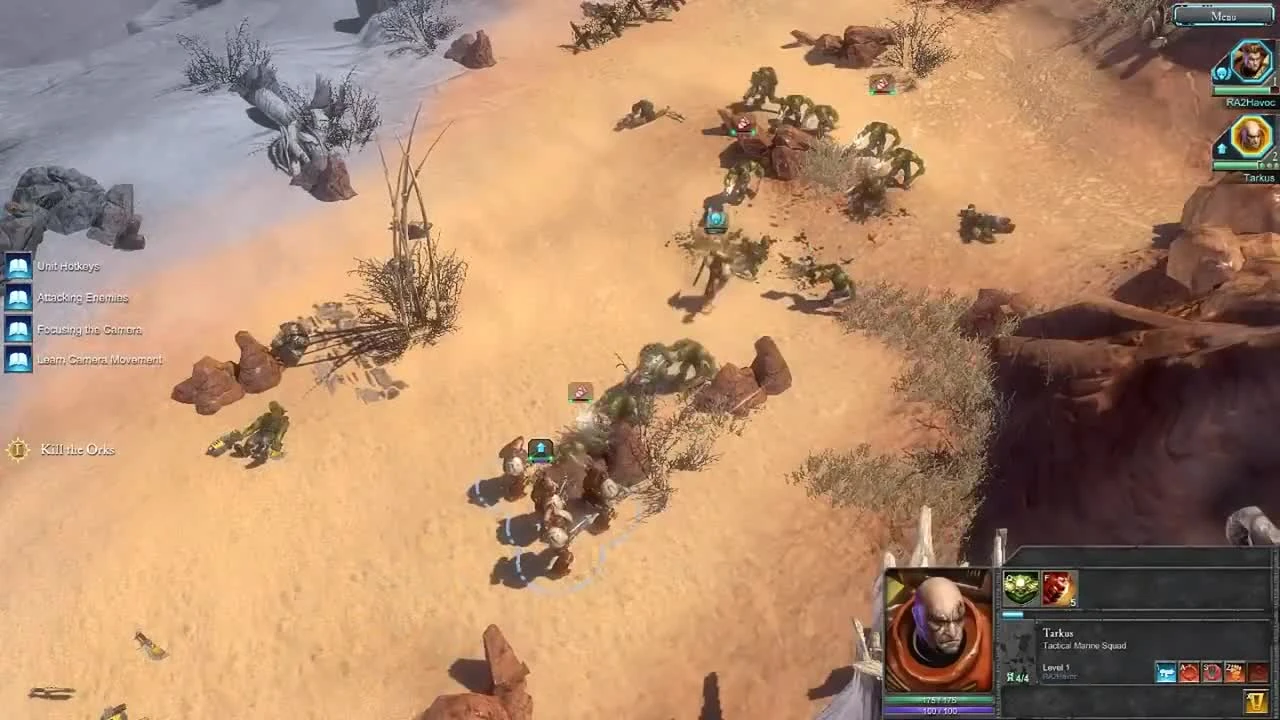Click the Kill the Orks objective icon

(16, 450)
